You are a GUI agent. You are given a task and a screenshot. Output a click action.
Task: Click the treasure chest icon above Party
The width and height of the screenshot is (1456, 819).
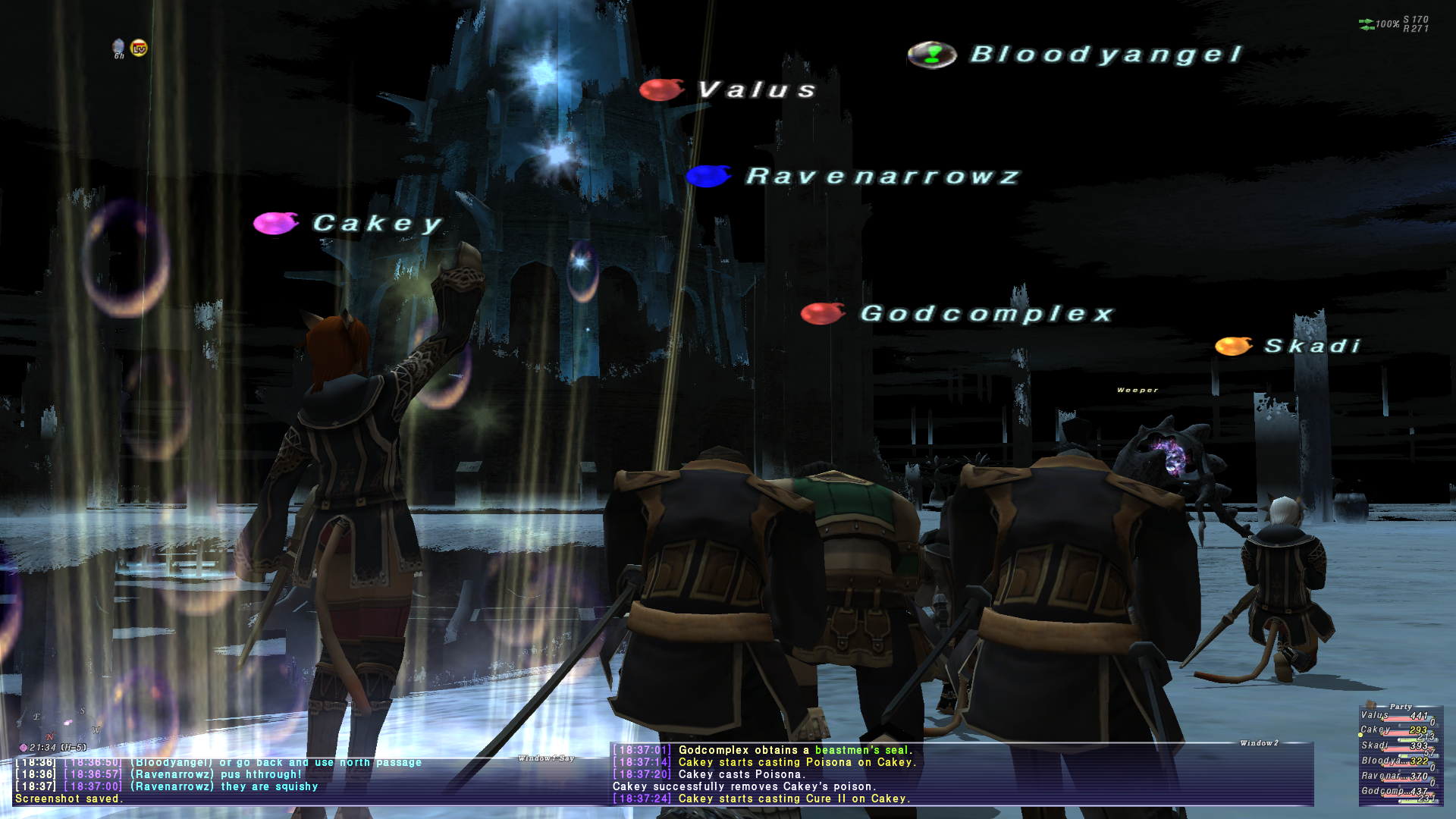coord(1370,704)
